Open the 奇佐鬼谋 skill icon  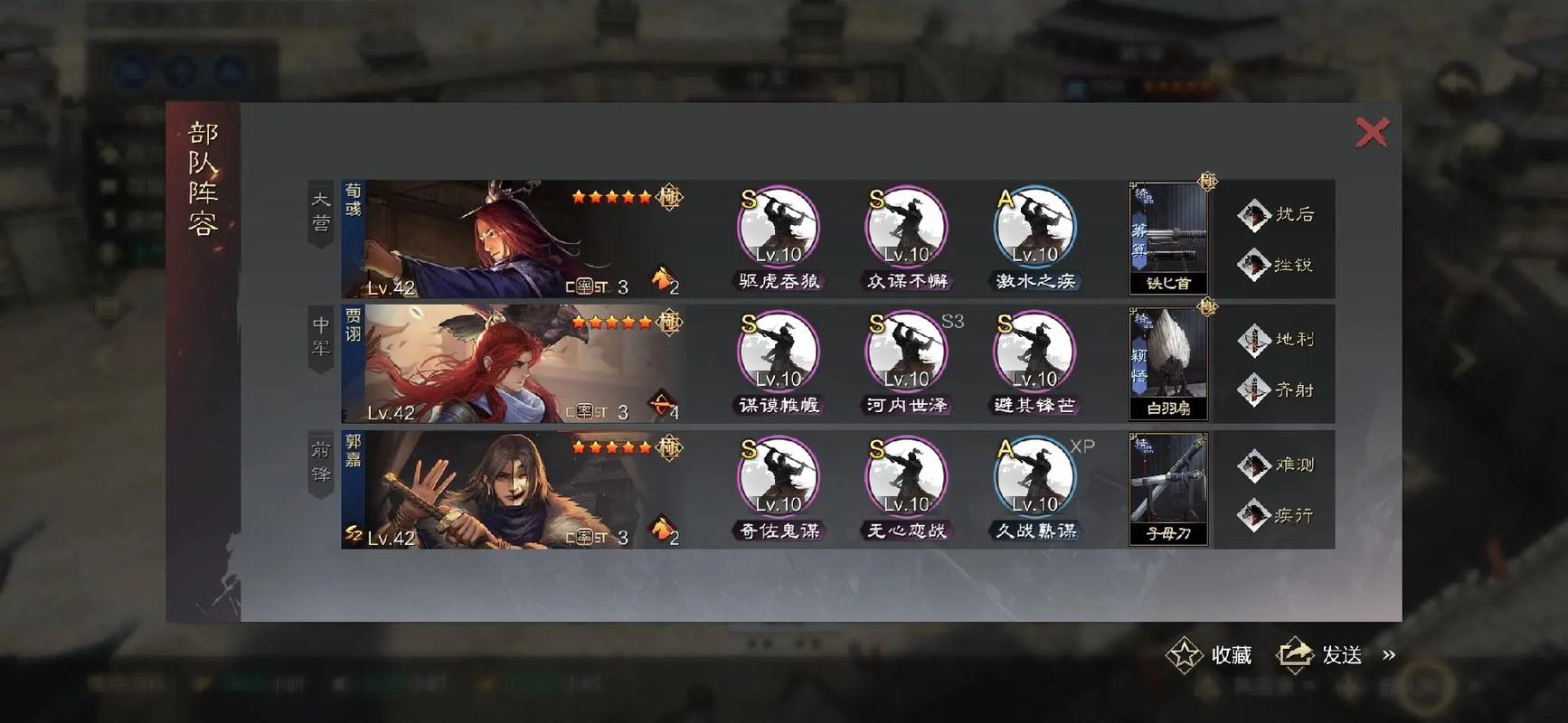[x=779, y=478]
